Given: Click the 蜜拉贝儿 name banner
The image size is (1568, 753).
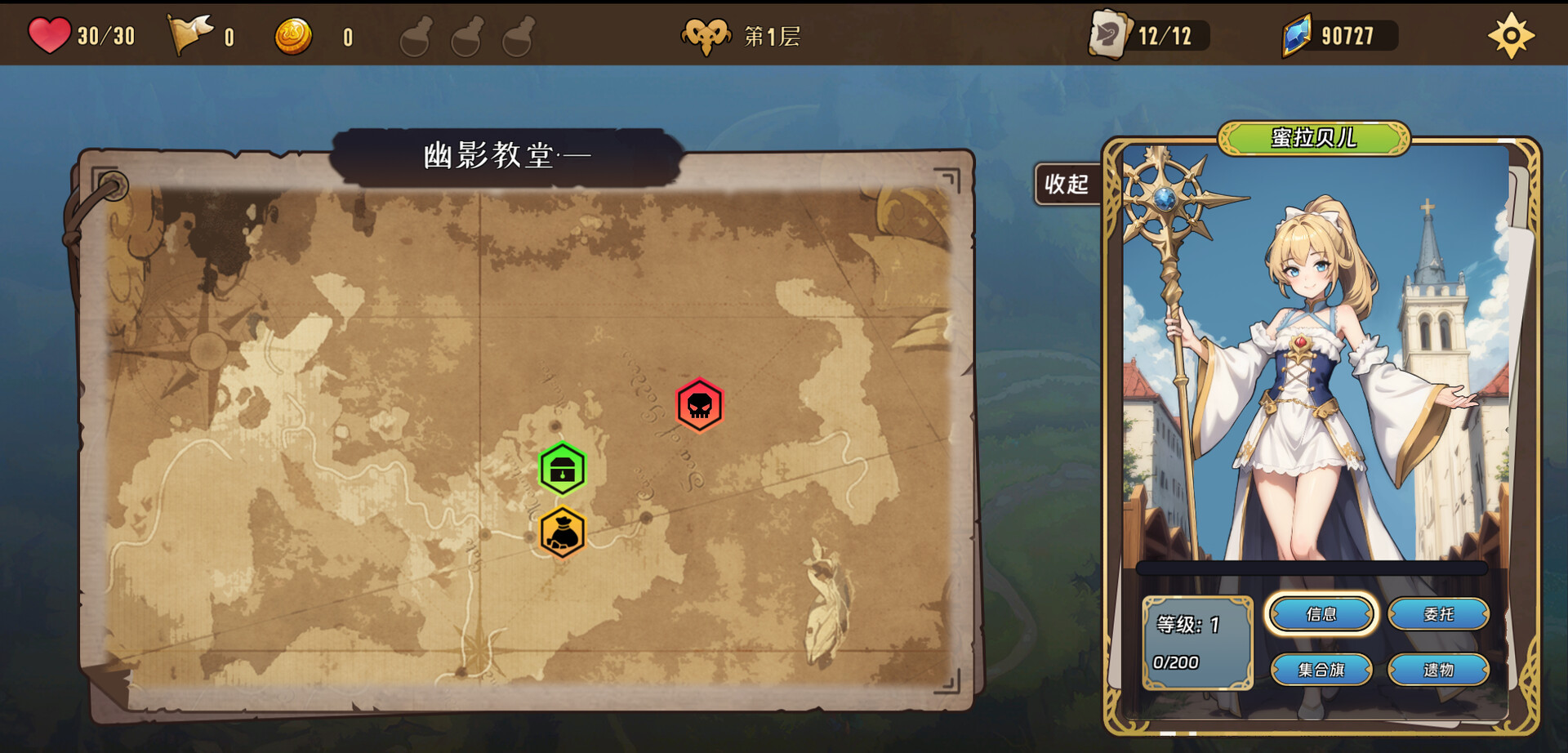Looking at the screenshot, I should (x=1313, y=137).
